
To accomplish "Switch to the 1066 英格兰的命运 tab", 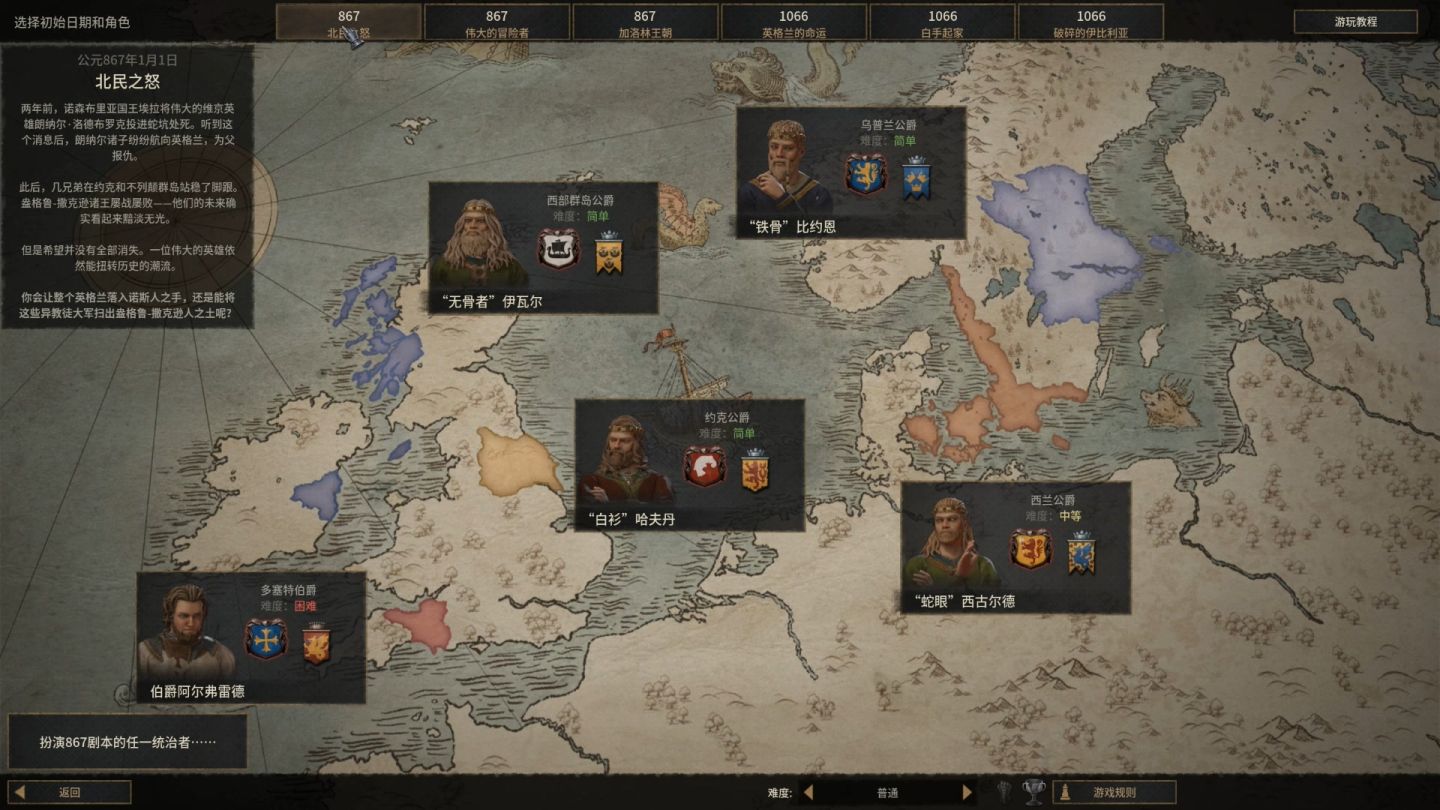I will click(794, 23).
